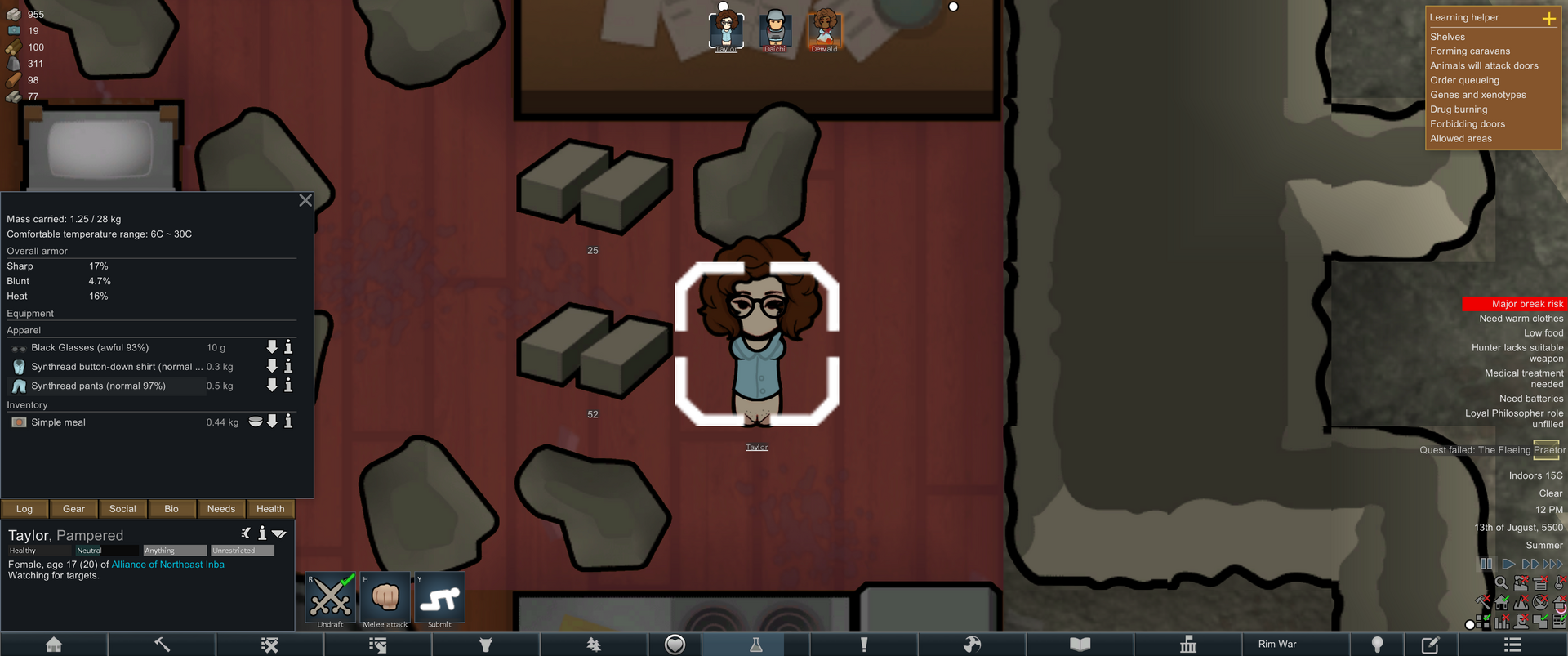Screen dimensions: 1568x656
Task: View info about the Synthread pants
Action: pos(287,385)
